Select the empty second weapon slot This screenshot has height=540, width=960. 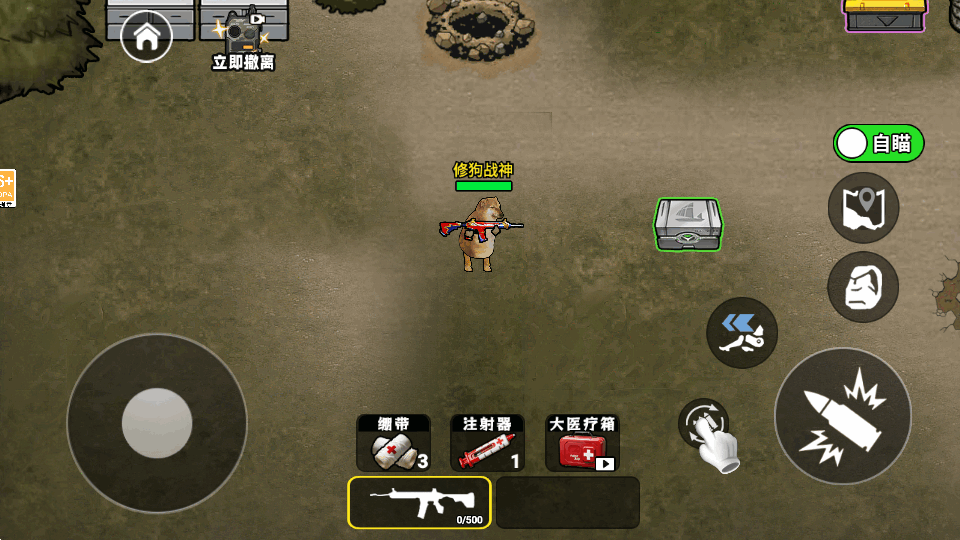[x=568, y=502]
